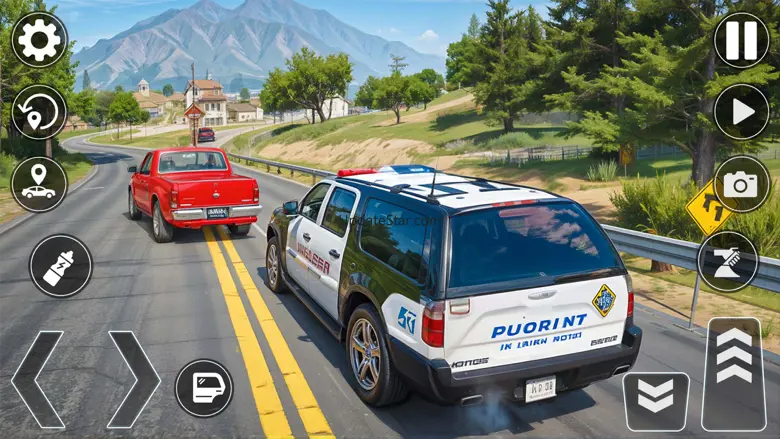This screenshot has height=439, width=780.
Task: Steer right with the right arrow
Action: 133,380
